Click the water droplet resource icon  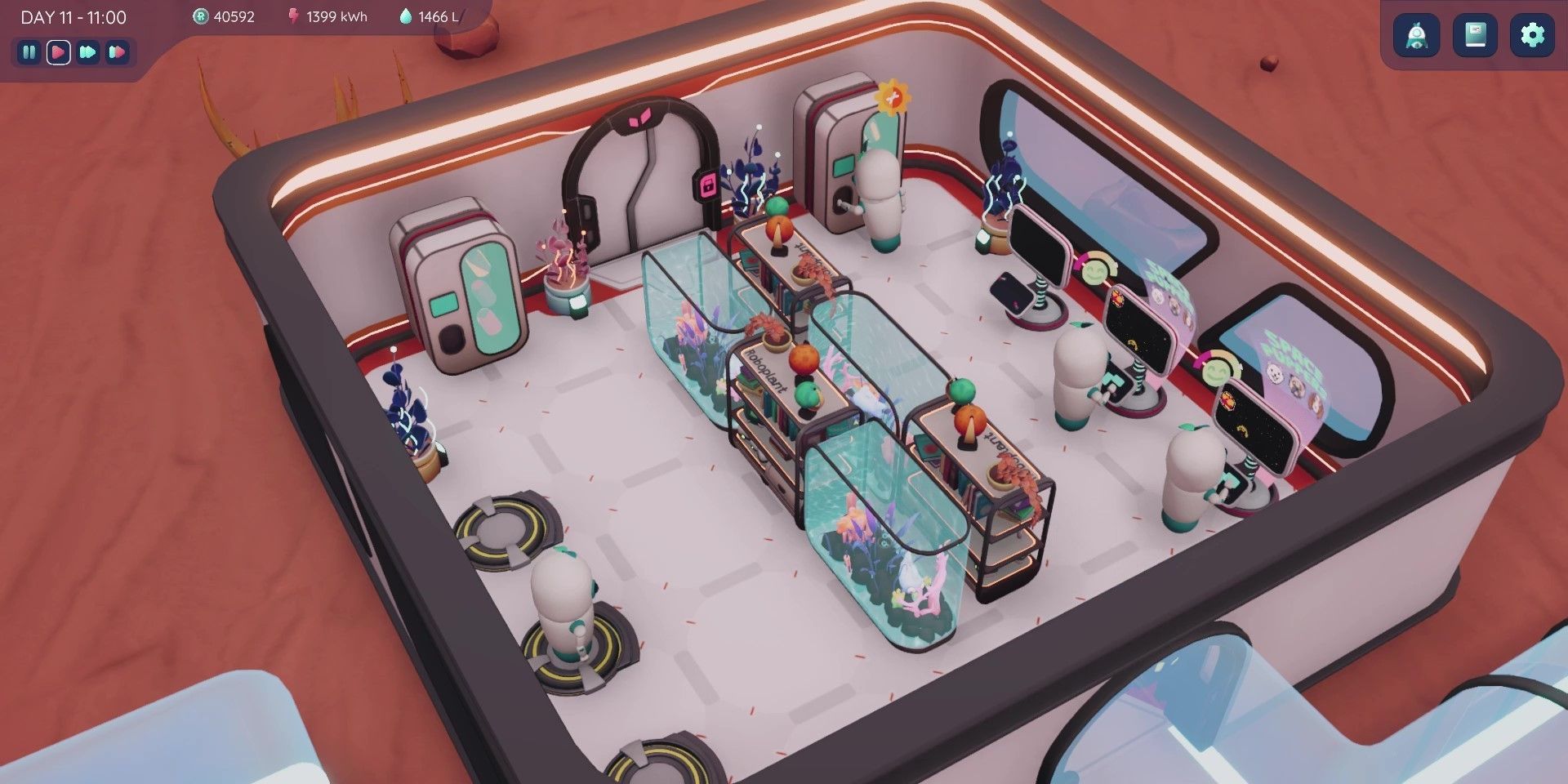pos(406,15)
